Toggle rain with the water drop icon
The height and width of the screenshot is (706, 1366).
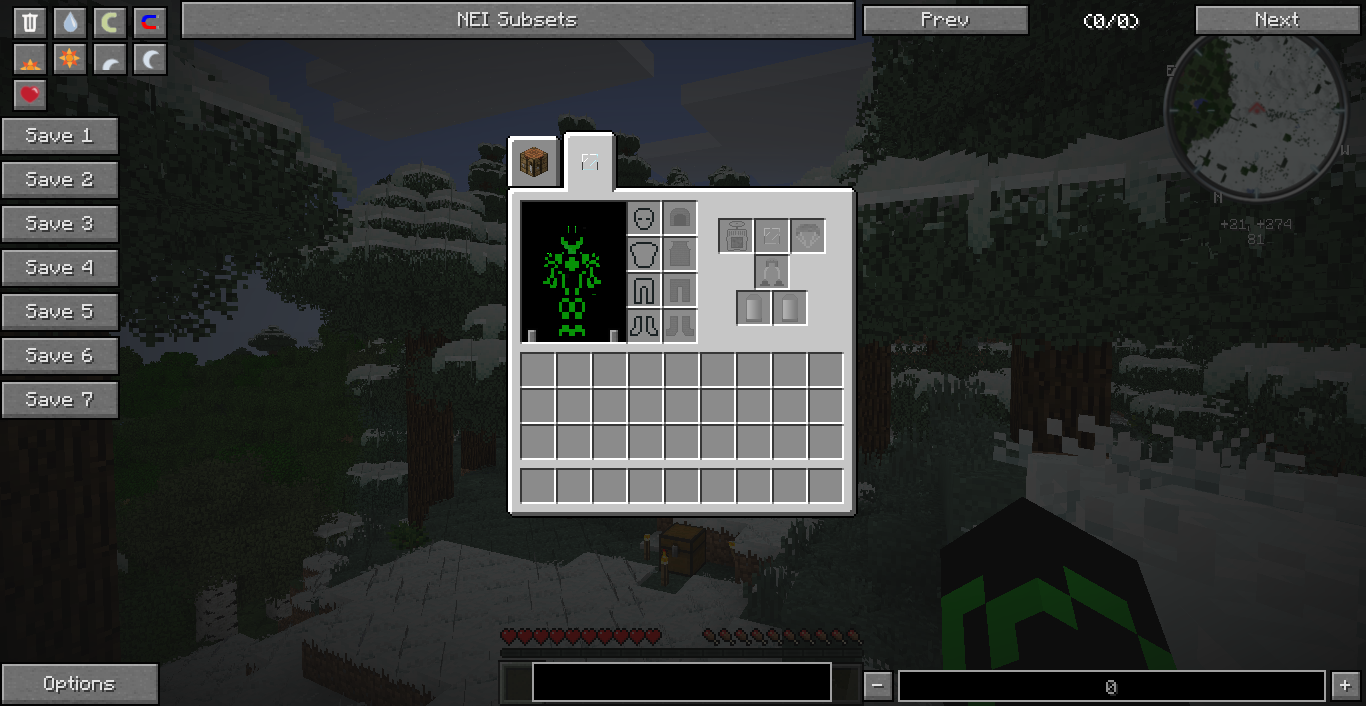pos(69,23)
